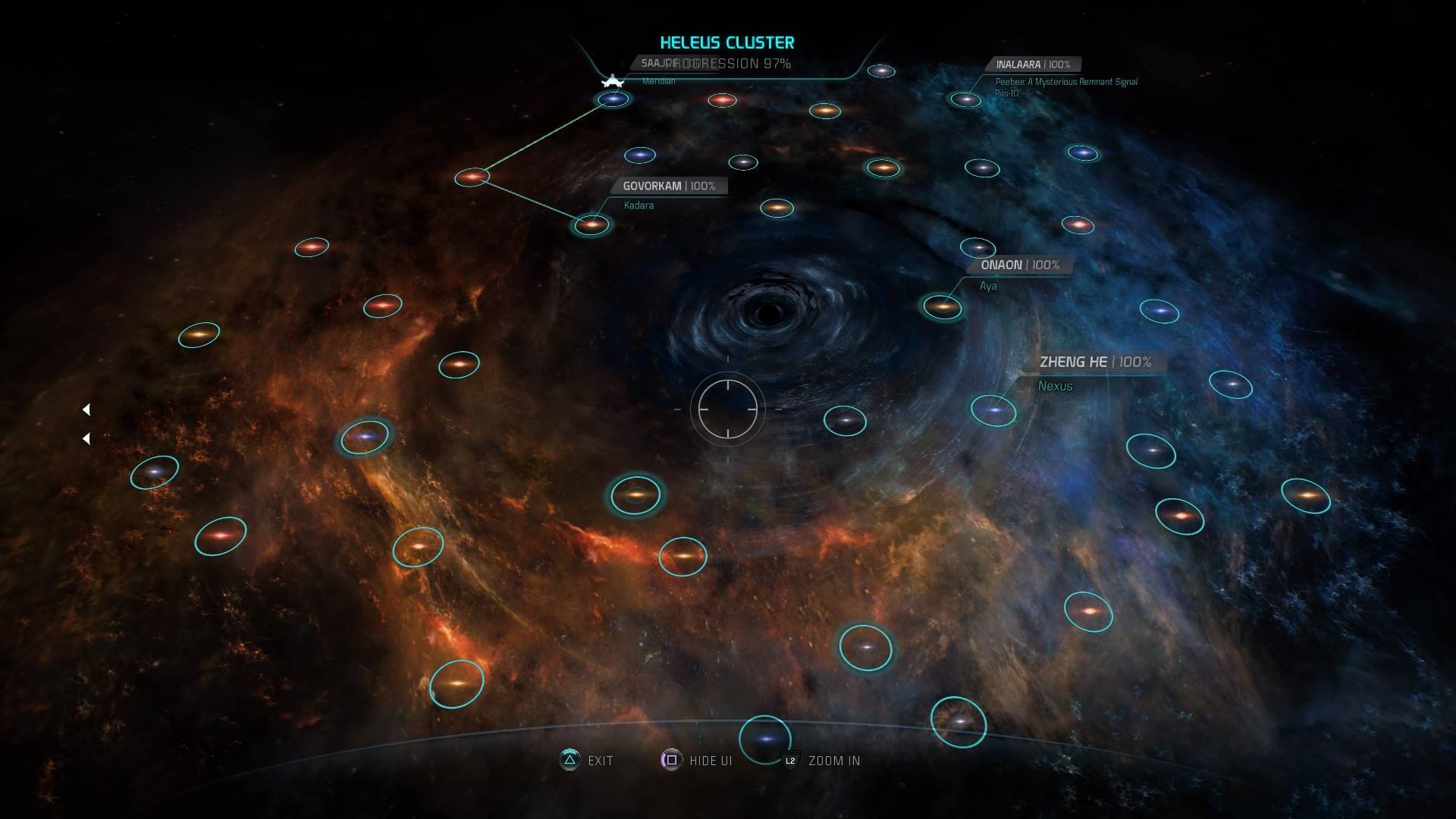Choose the Onaon system label

pyautogui.click(x=1019, y=265)
